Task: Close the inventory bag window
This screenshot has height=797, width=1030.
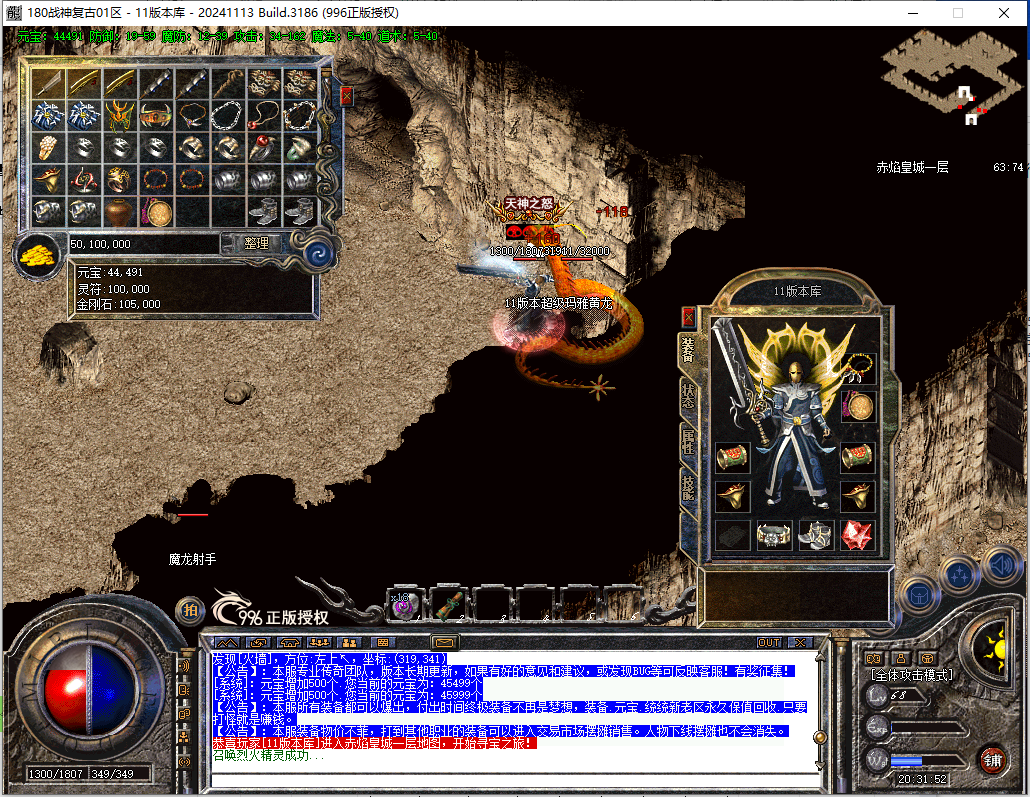Action: 346,96
